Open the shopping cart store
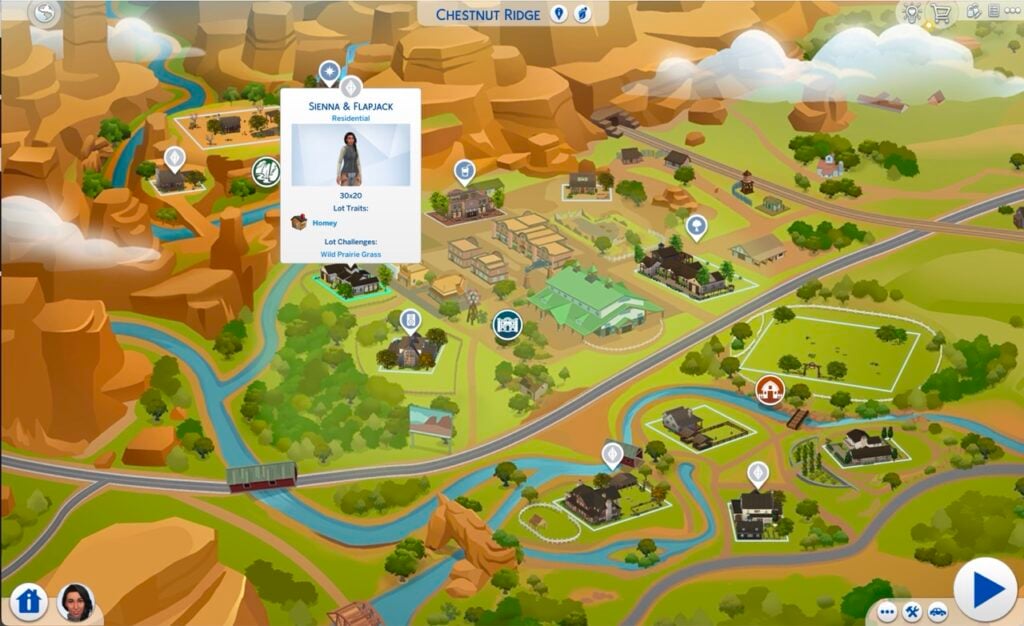The height and width of the screenshot is (626, 1024). tap(940, 13)
